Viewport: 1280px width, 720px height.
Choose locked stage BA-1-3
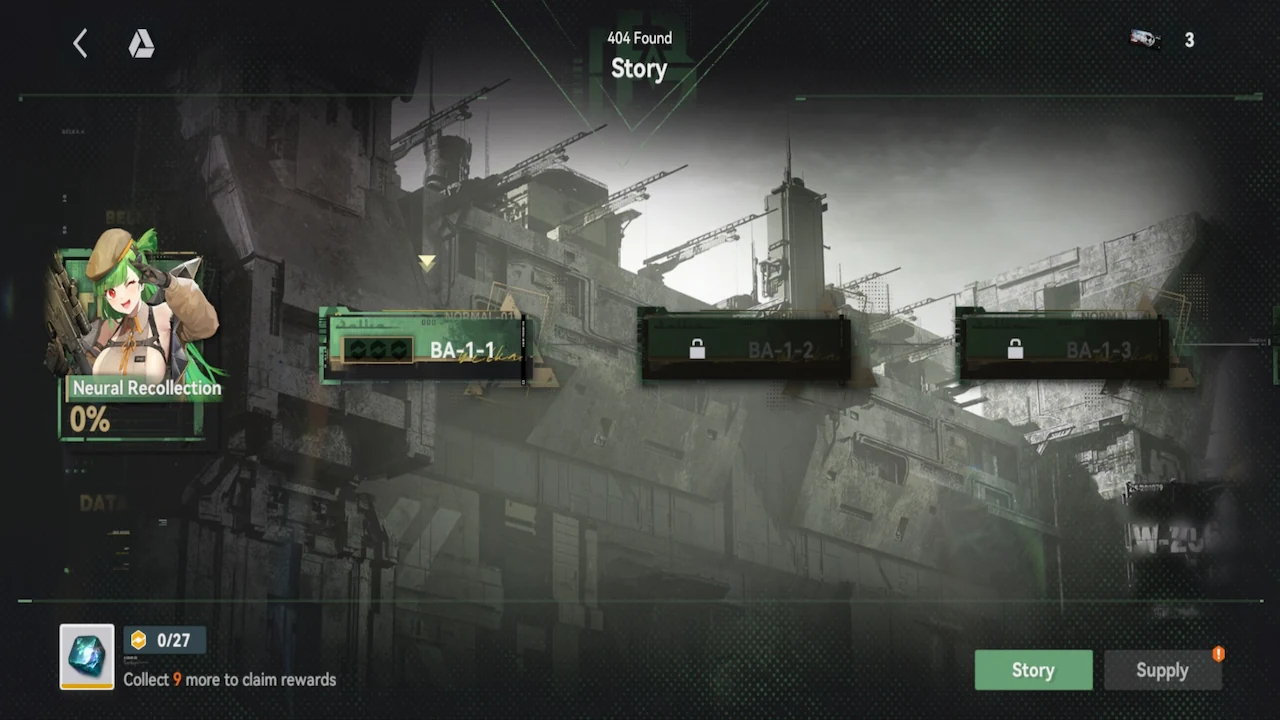pos(1063,349)
